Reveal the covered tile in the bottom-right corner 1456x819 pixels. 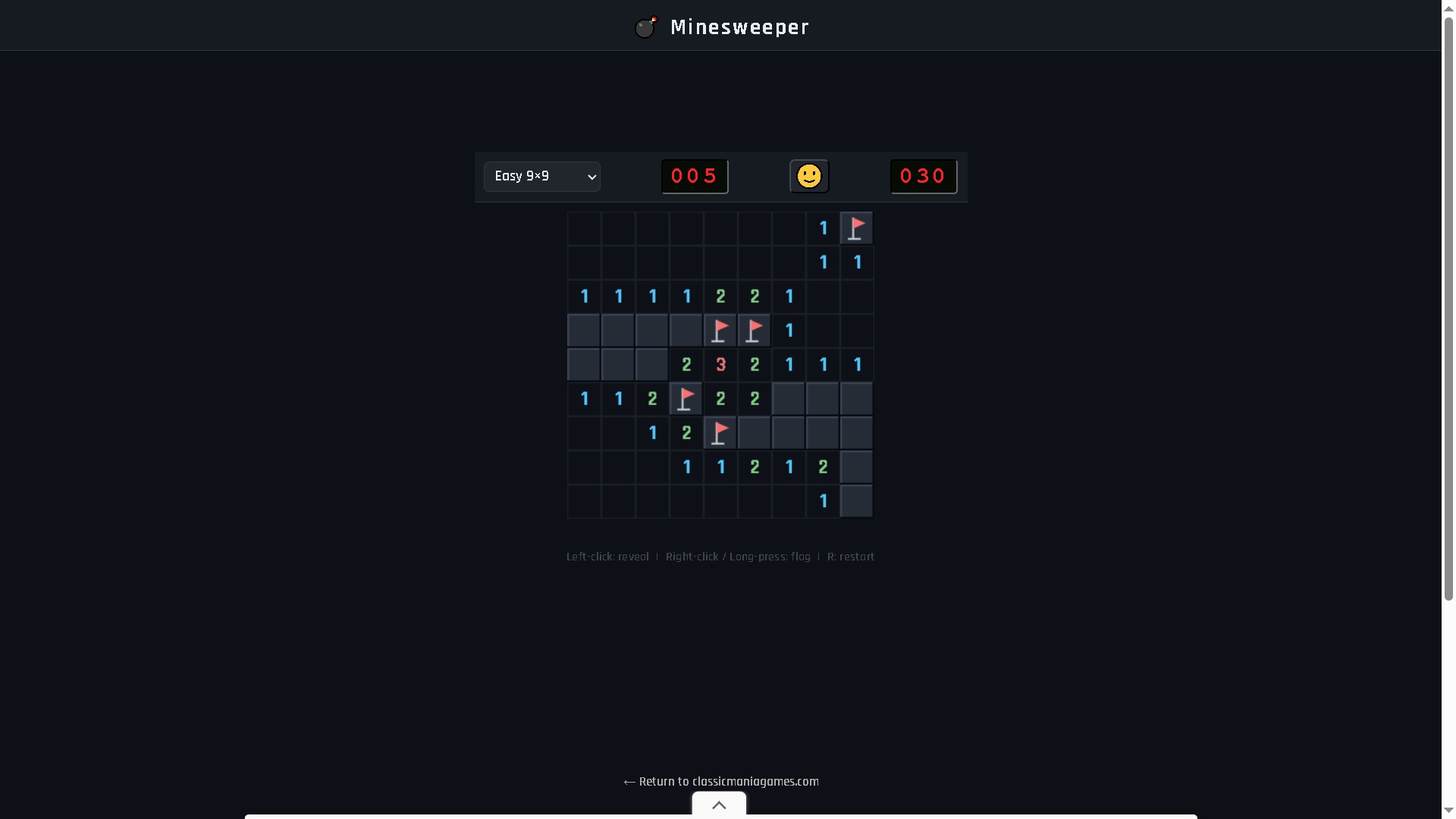[x=857, y=501]
